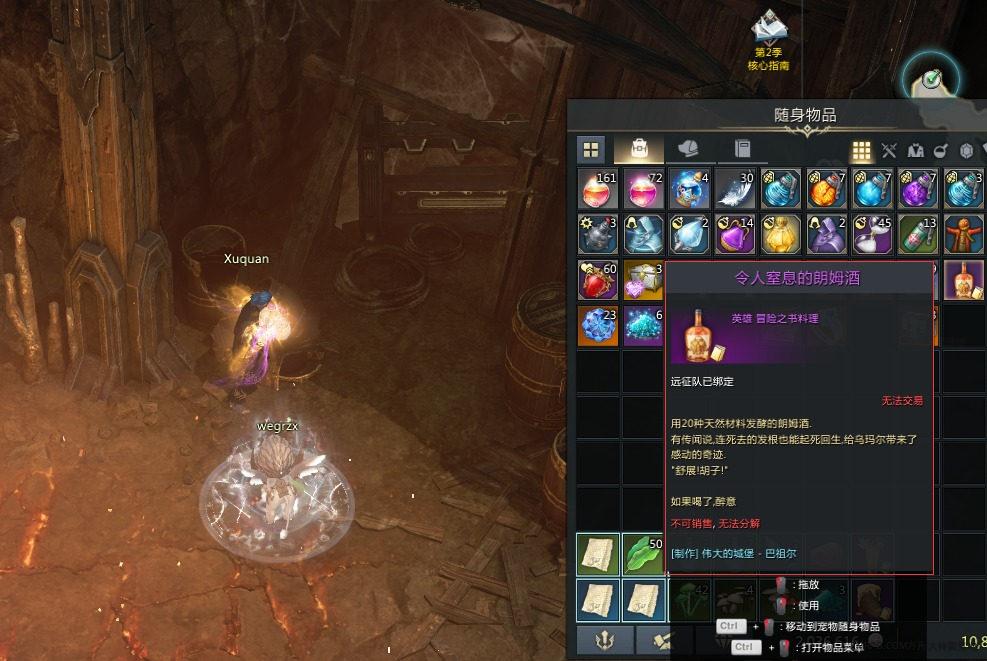
Task: Filter inventory by the suit outfit category
Action: 915,151
